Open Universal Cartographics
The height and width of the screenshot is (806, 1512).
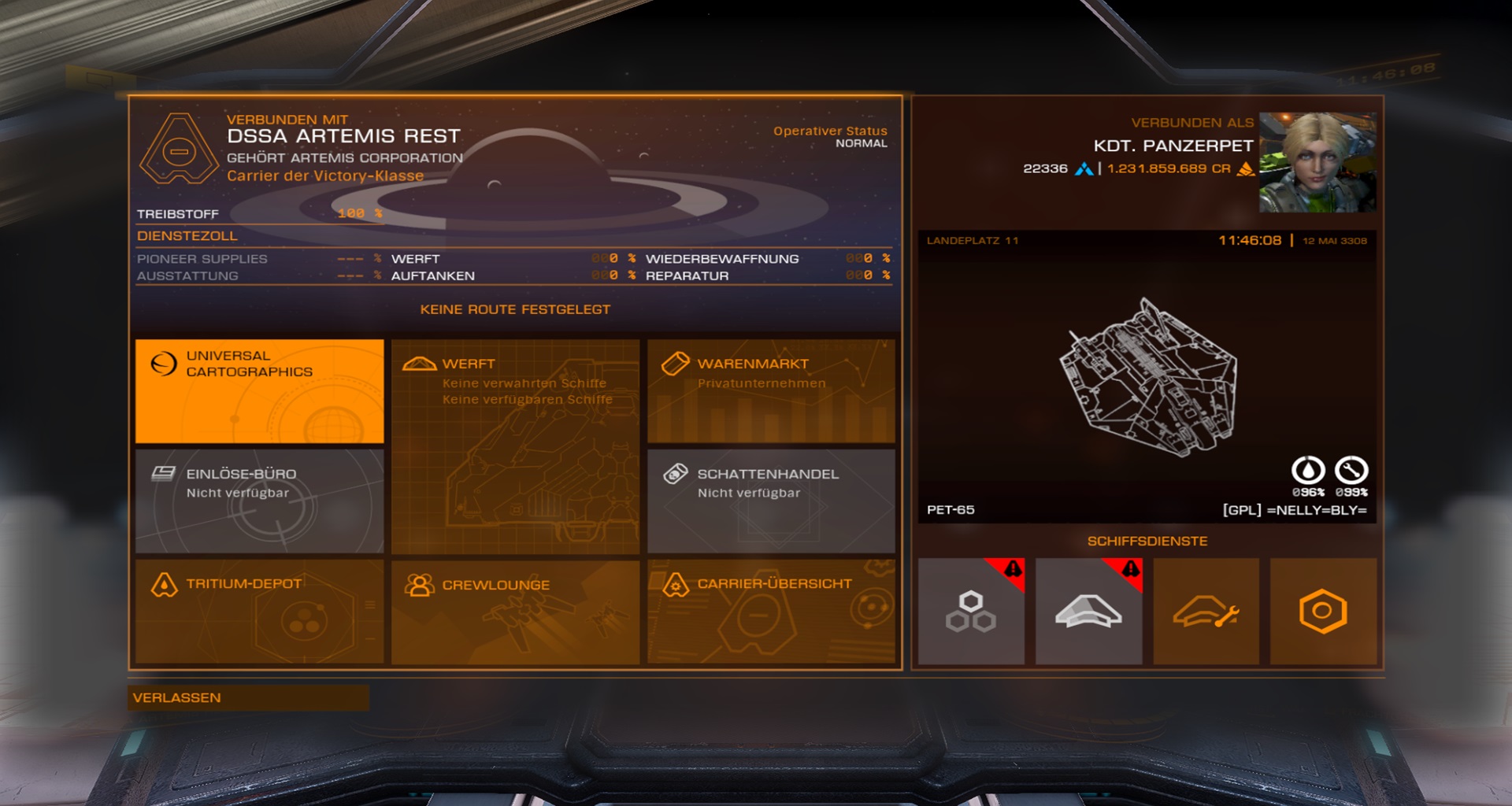pos(259,390)
